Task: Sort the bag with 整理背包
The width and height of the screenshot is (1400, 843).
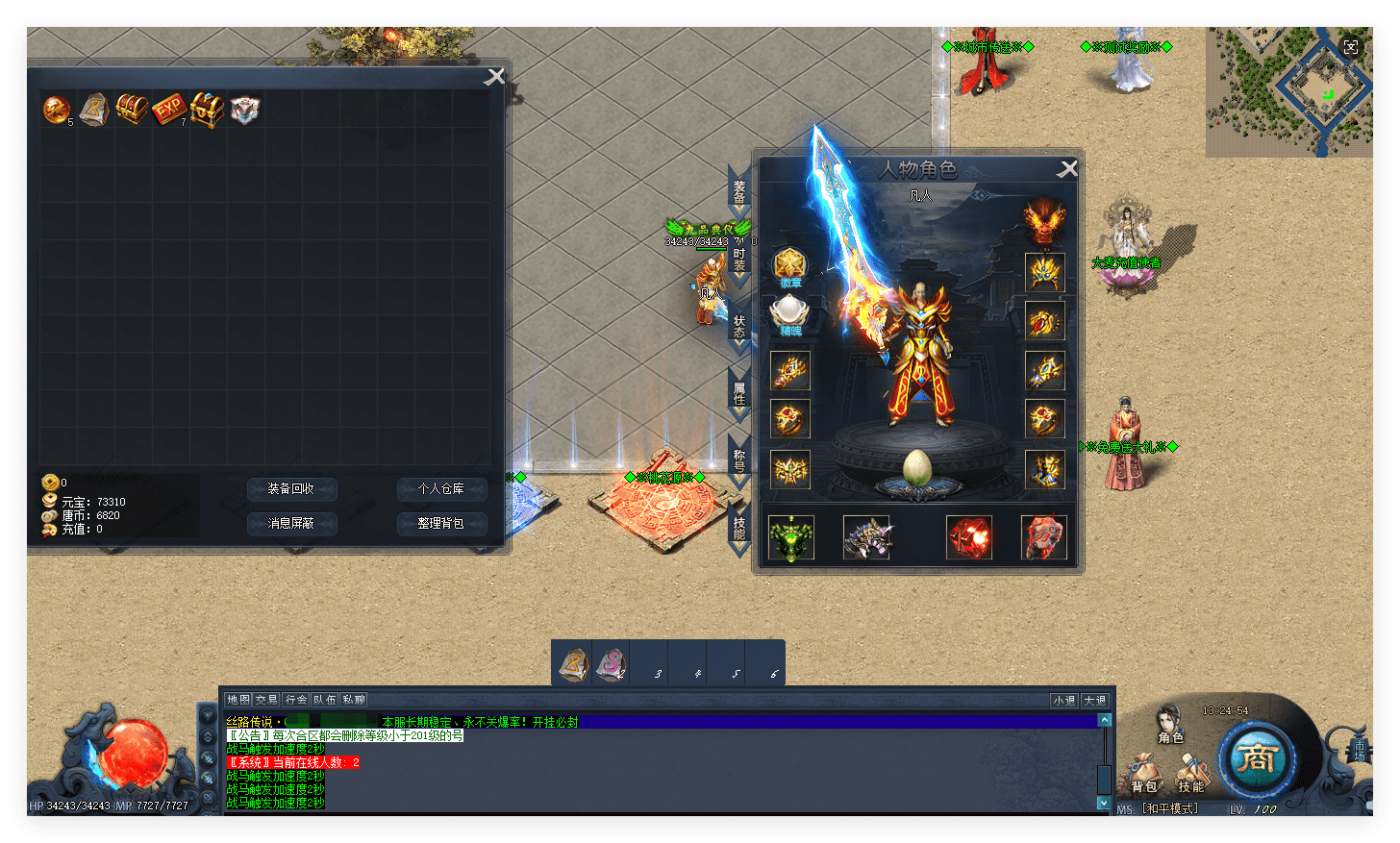Action: tap(441, 523)
